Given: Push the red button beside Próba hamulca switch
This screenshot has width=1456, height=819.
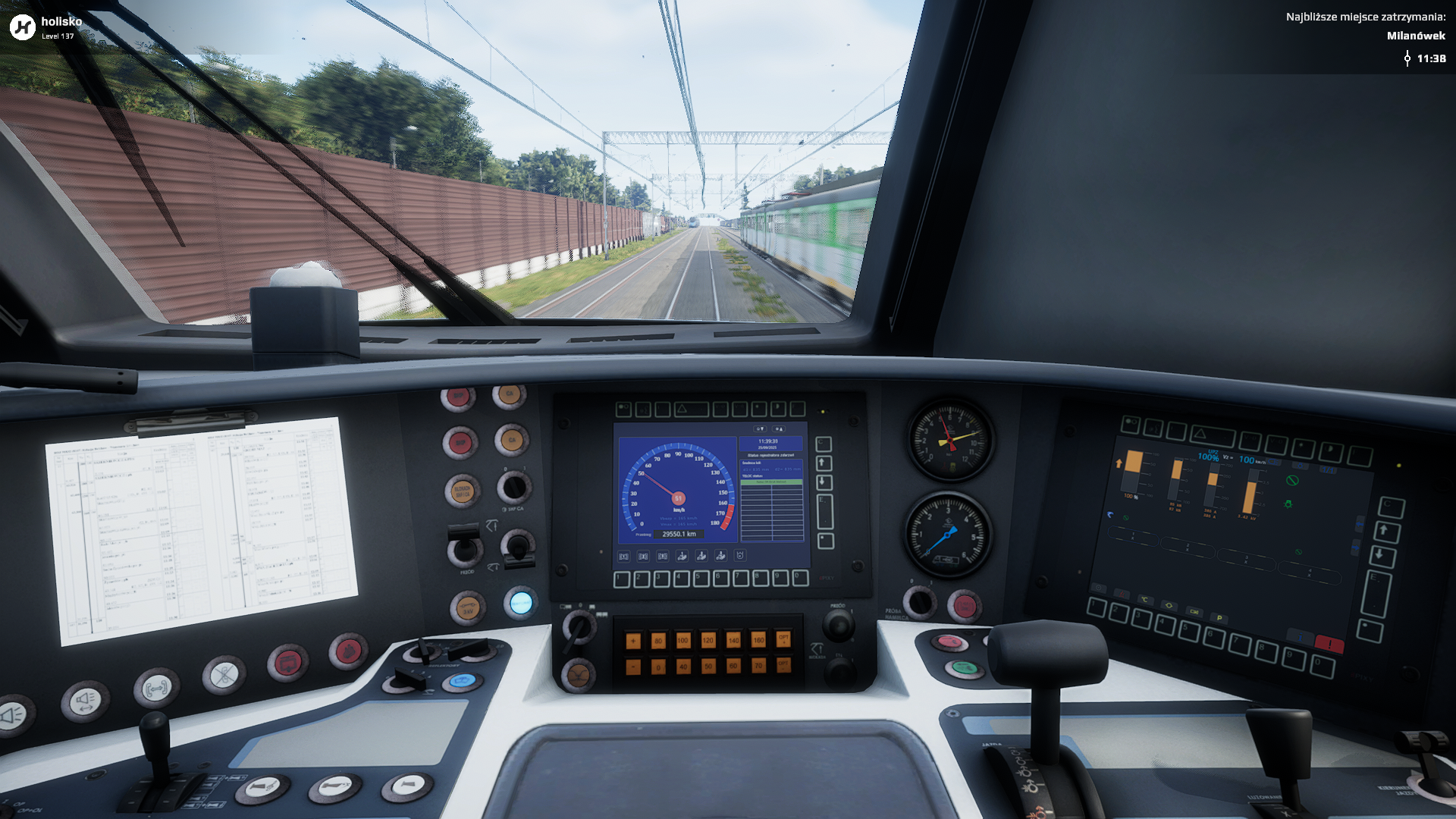Looking at the screenshot, I should 965,606.
